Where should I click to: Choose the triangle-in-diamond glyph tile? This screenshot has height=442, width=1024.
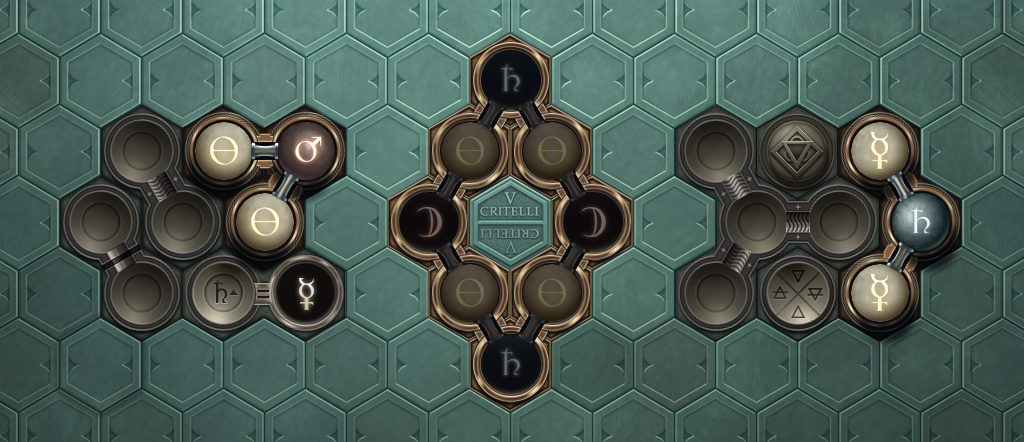797,151
